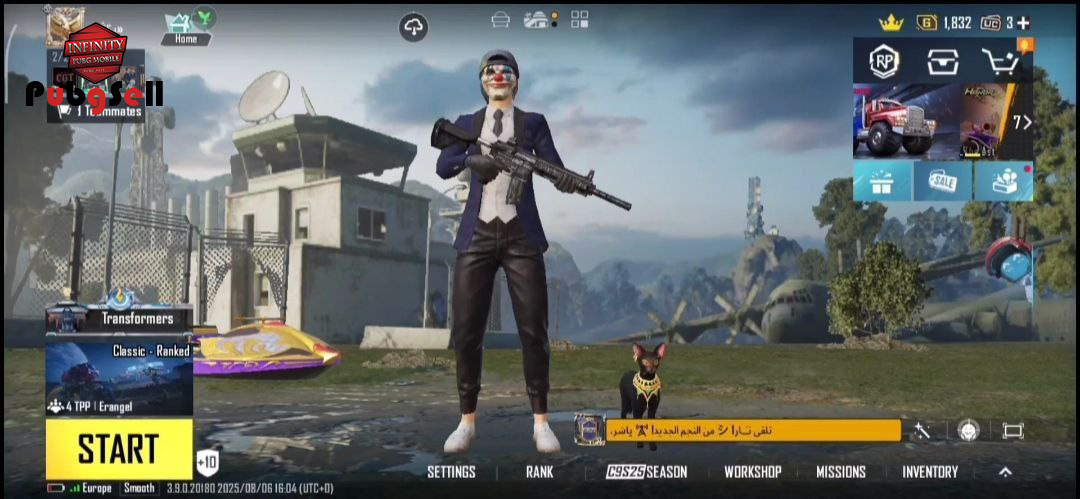Start the match with the START button
This screenshot has height=499, width=1080.
(119, 449)
